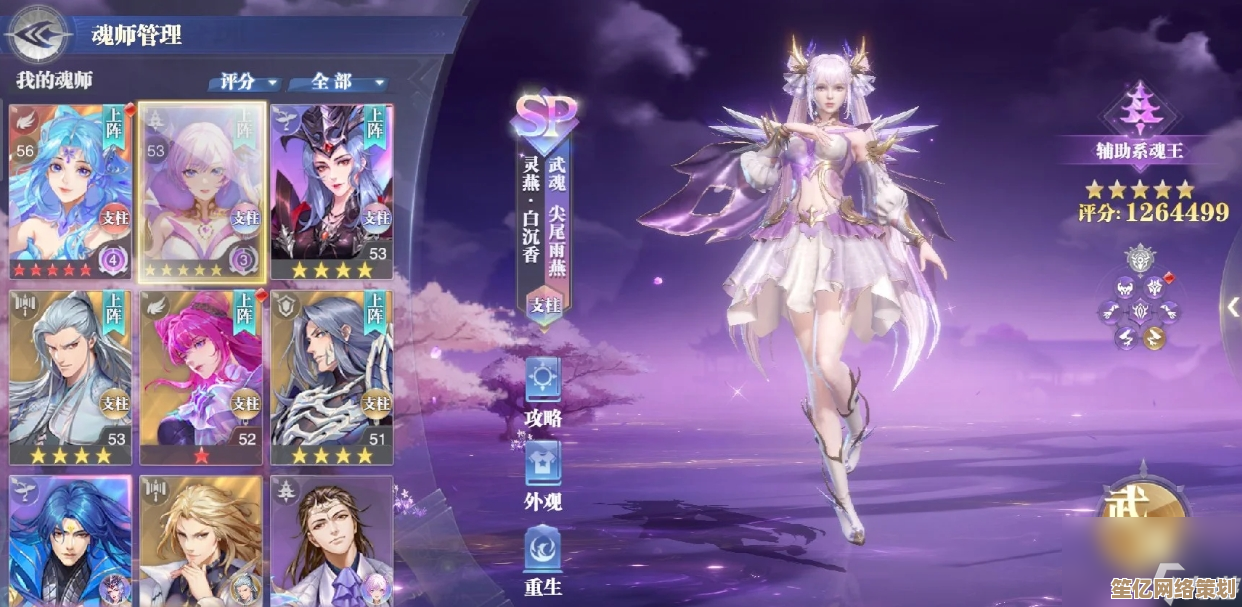Click the 支柱 badge under the character name
This screenshot has width=1242, height=607.
[x=544, y=302]
